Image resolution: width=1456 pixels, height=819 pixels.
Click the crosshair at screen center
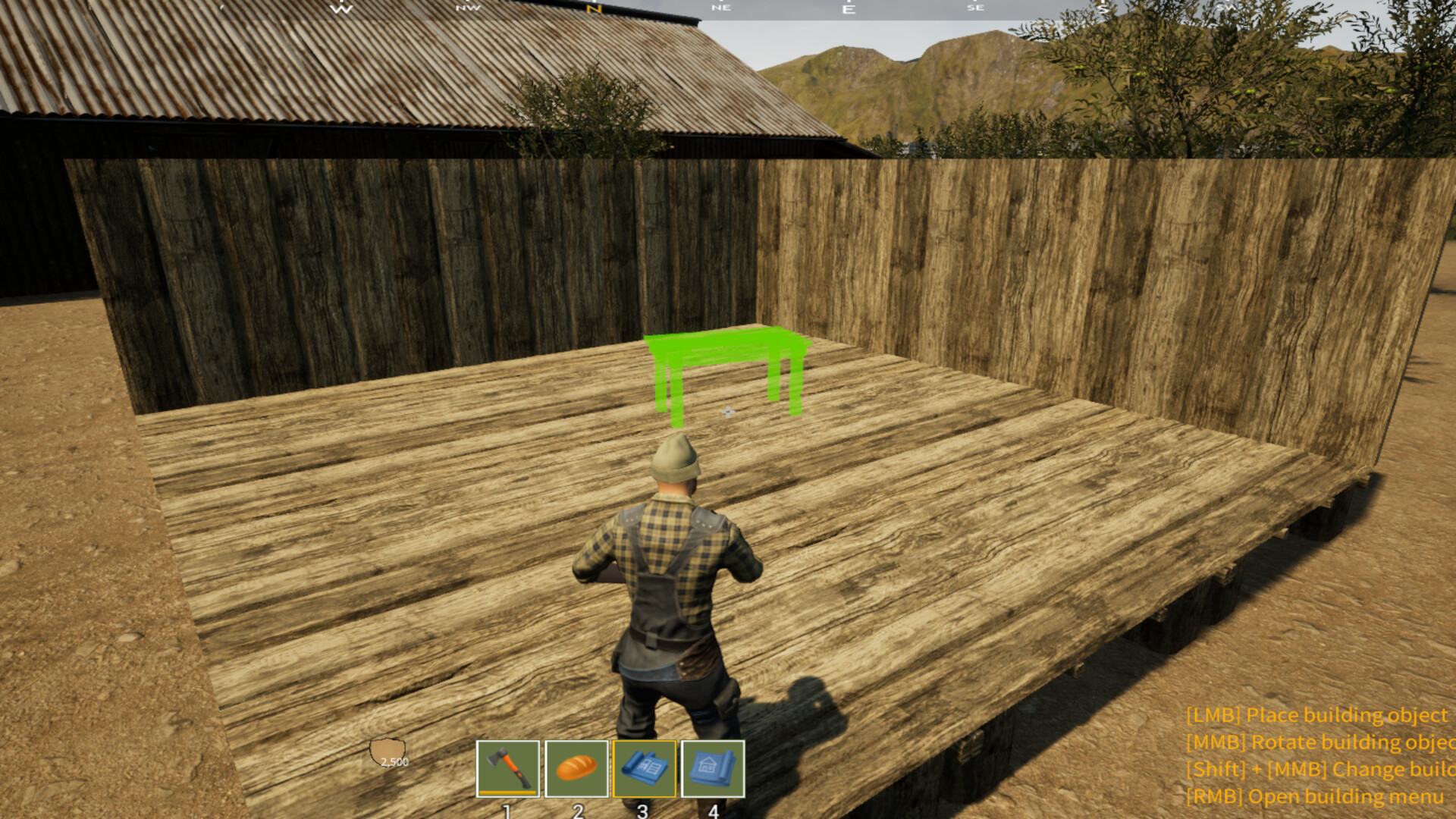point(726,410)
